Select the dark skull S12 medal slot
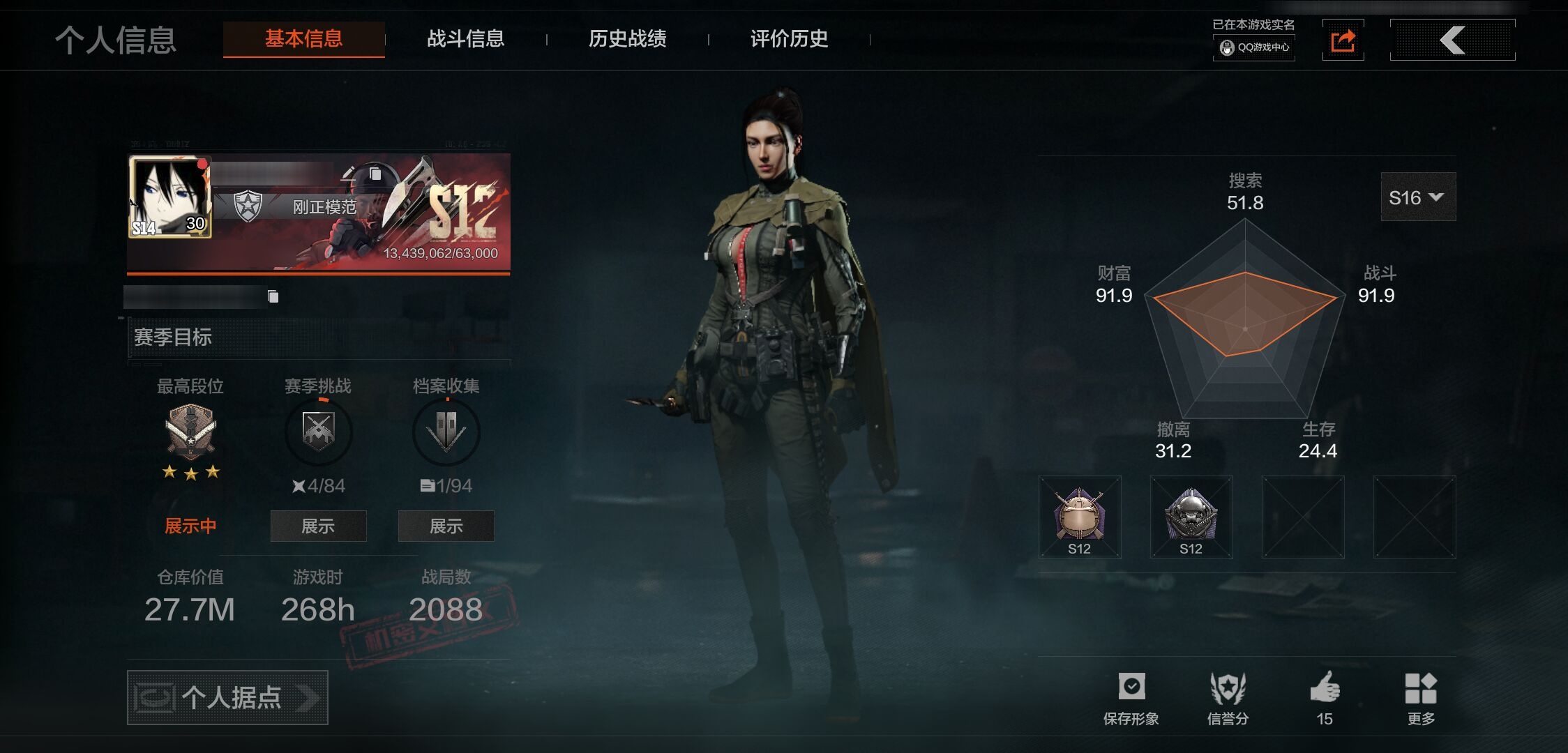The width and height of the screenshot is (1568, 753). click(1191, 517)
